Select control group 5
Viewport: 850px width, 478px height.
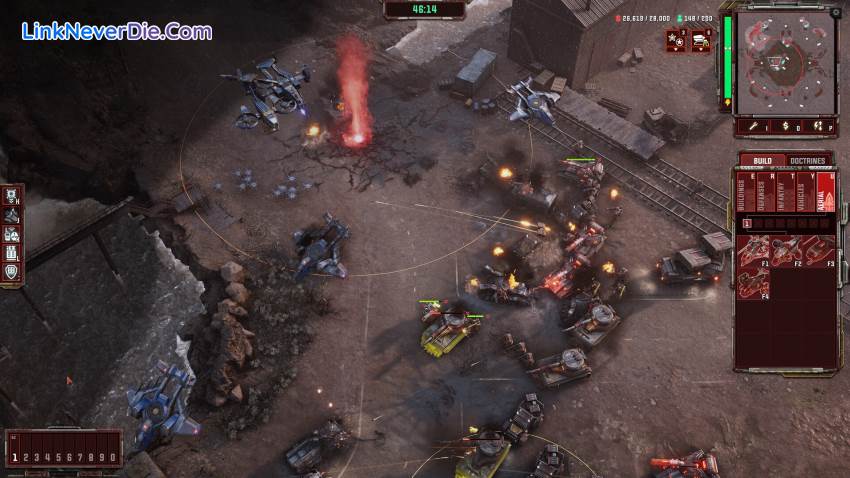point(57,457)
